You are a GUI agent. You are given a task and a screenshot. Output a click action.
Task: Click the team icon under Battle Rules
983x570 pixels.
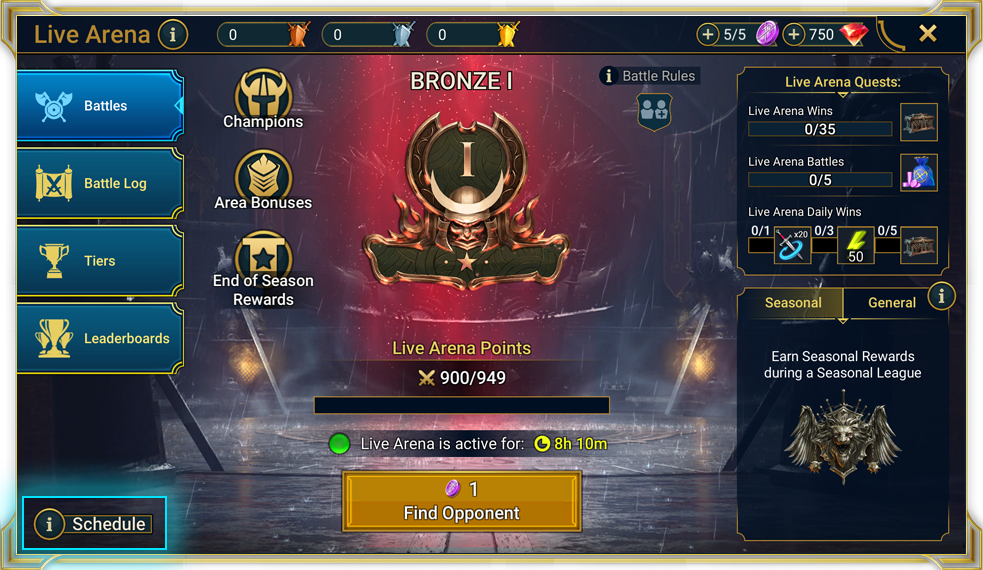point(654,112)
